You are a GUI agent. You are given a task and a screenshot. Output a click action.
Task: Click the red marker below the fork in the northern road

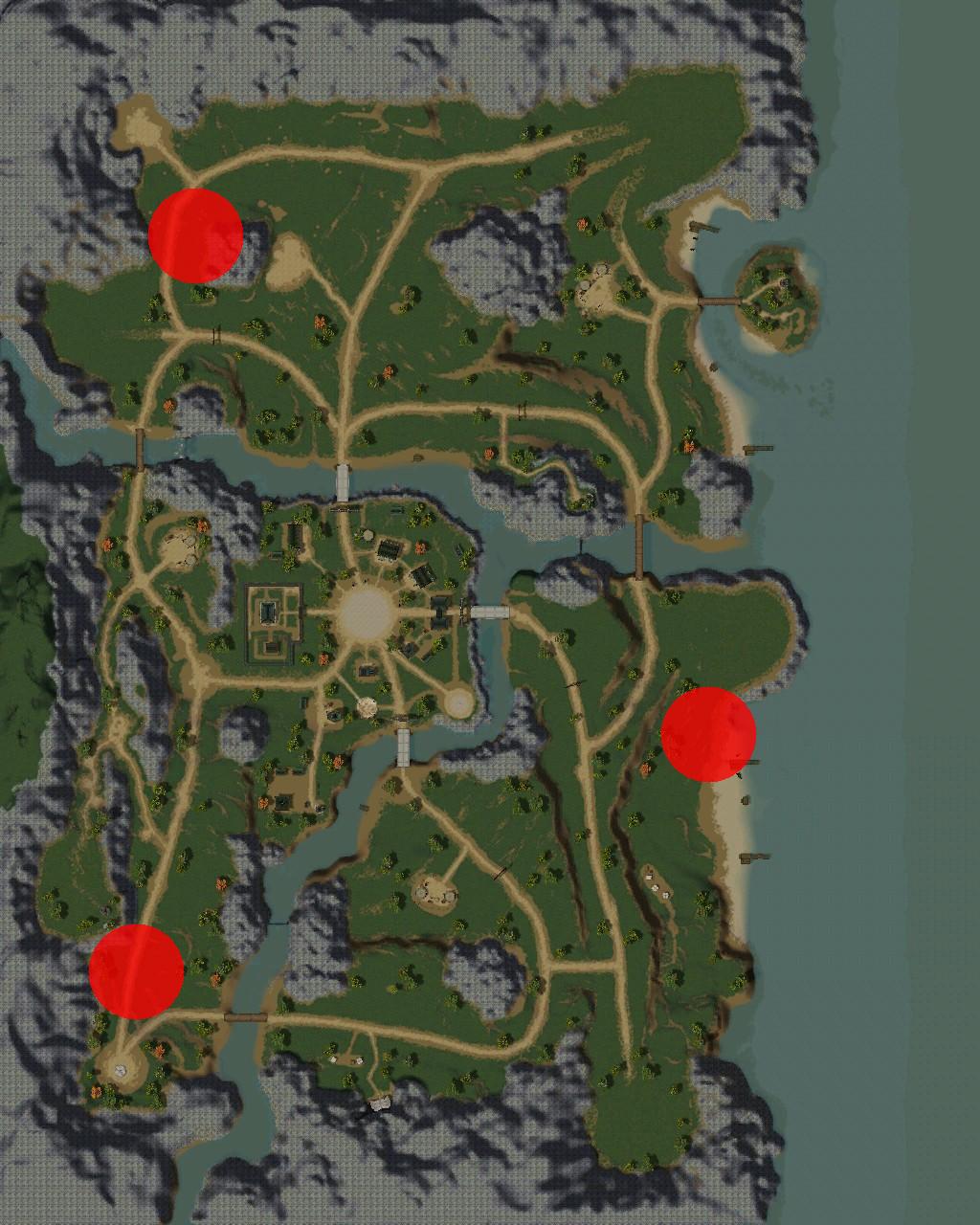click(195, 235)
